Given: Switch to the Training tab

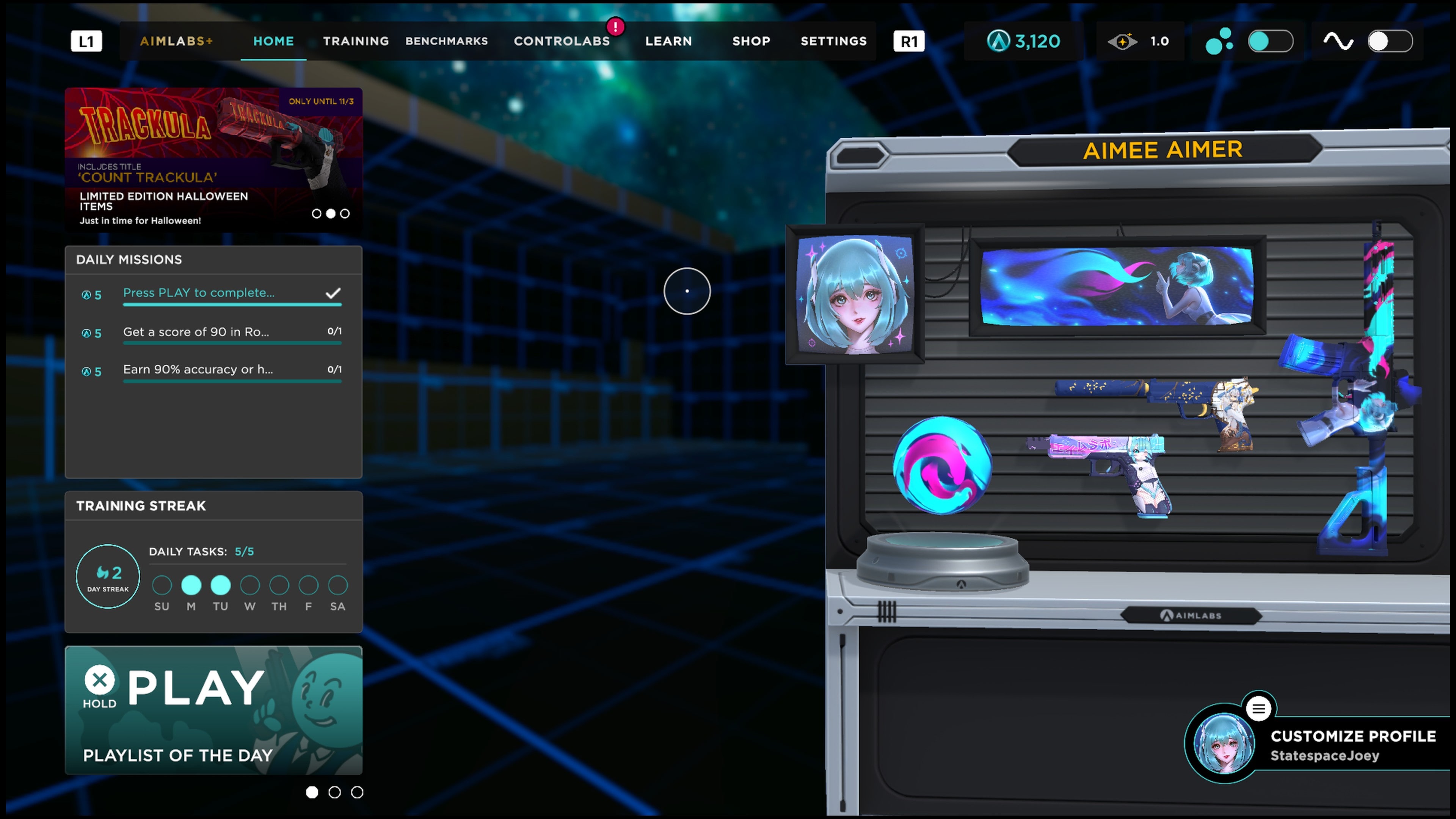Looking at the screenshot, I should (356, 41).
